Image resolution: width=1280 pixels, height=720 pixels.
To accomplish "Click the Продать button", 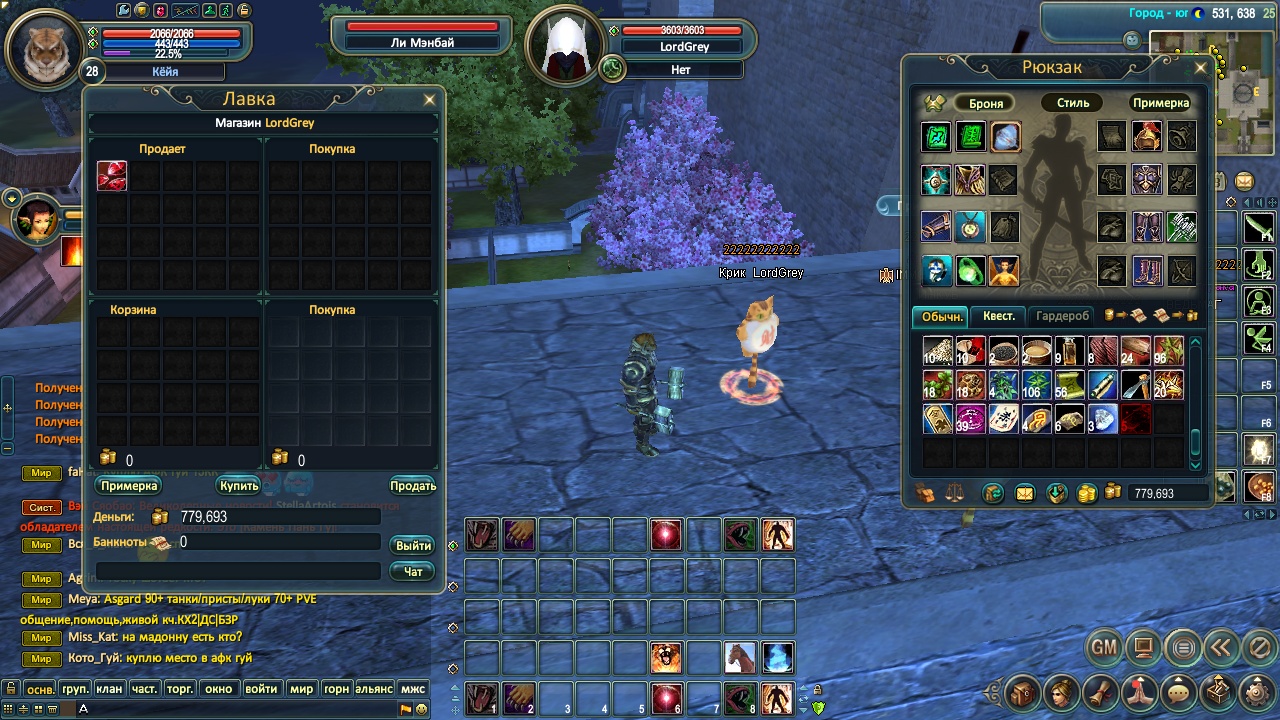I will pyautogui.click(x=413, y=486).
